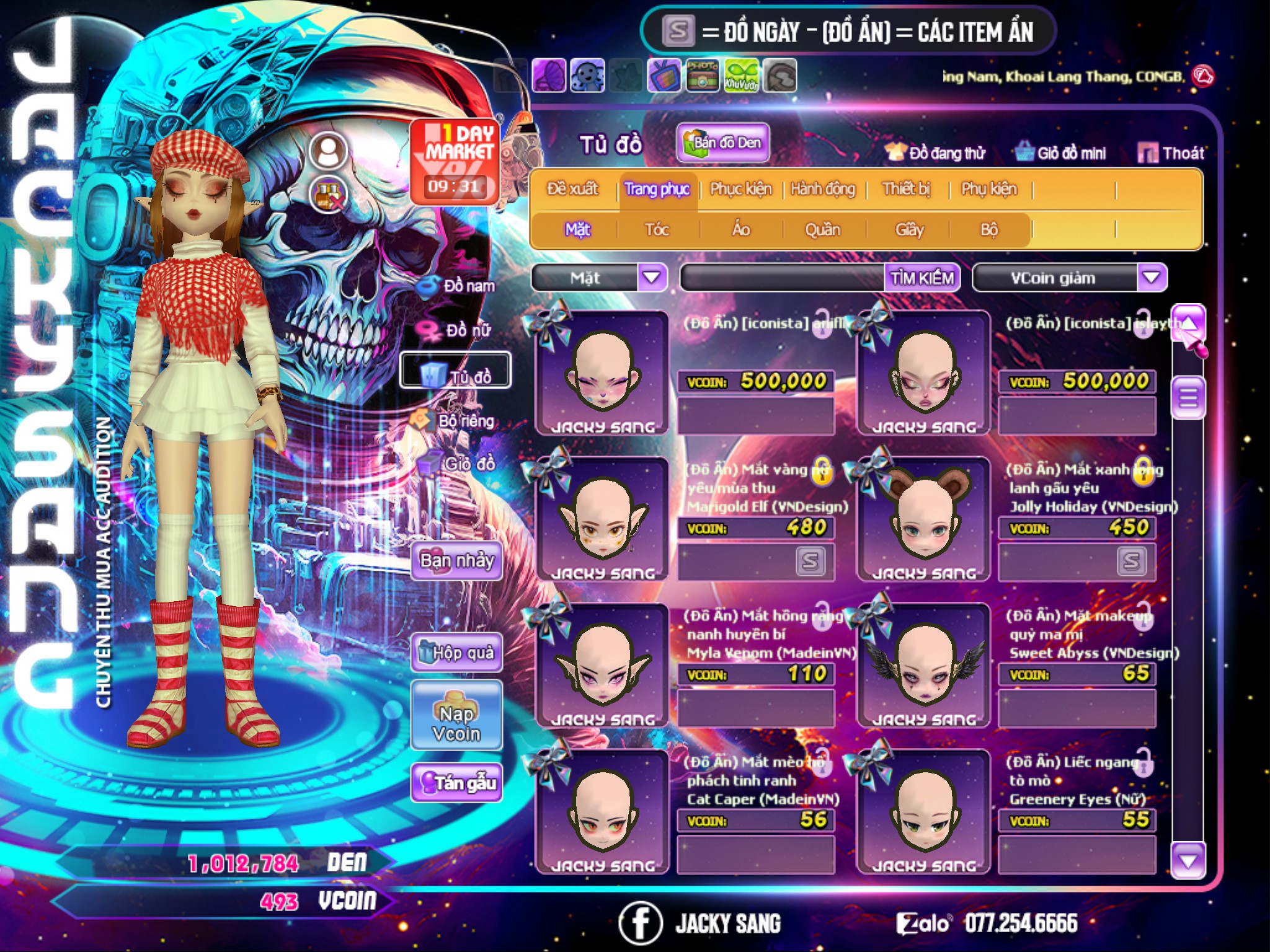The image size is (1270, 952).
Task: Open Giỏ đồ mini cart
Action: 1061,153
